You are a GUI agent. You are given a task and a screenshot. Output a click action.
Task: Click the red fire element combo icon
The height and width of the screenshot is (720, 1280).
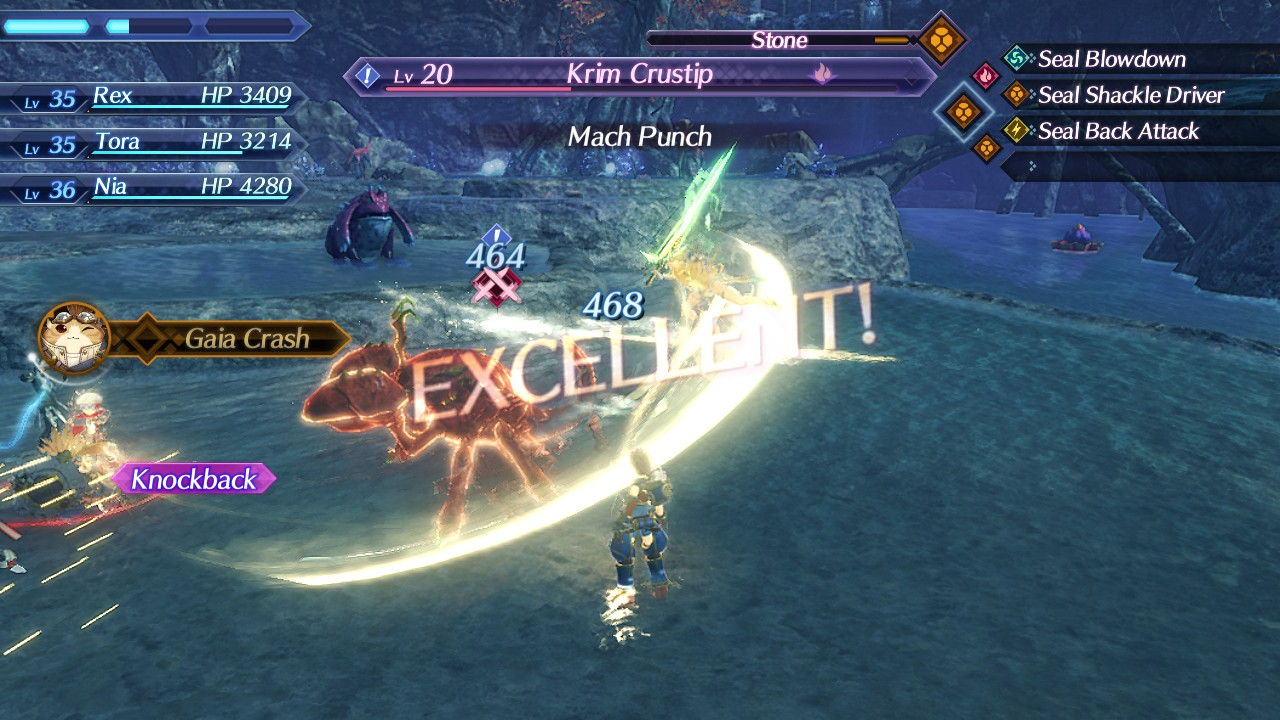click(x=985, y=76)
